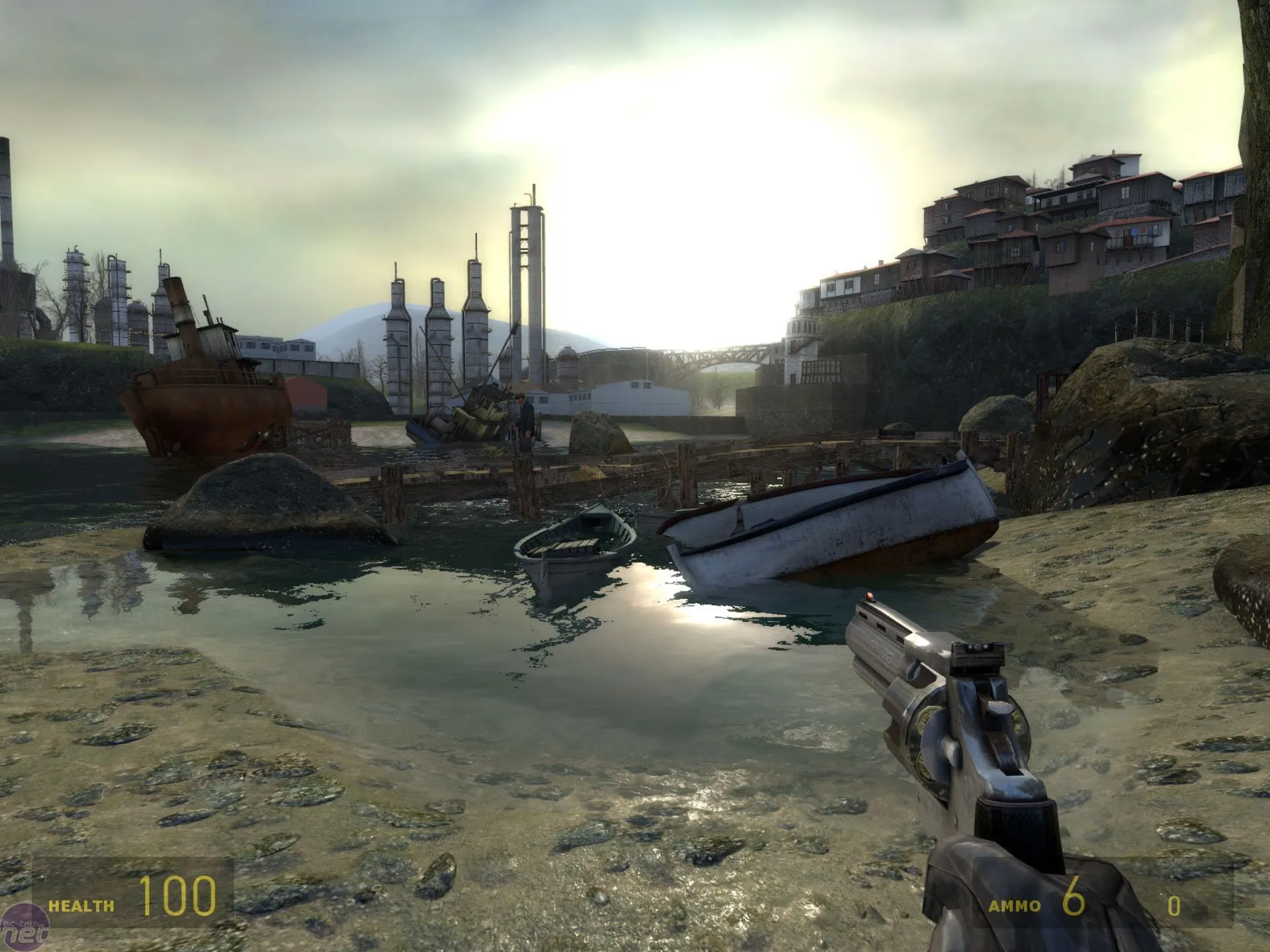The width and height of the screenshot is (1270, 952).
Task: Click the revolver's front orange sight
Action: click(x=868, y=598)
